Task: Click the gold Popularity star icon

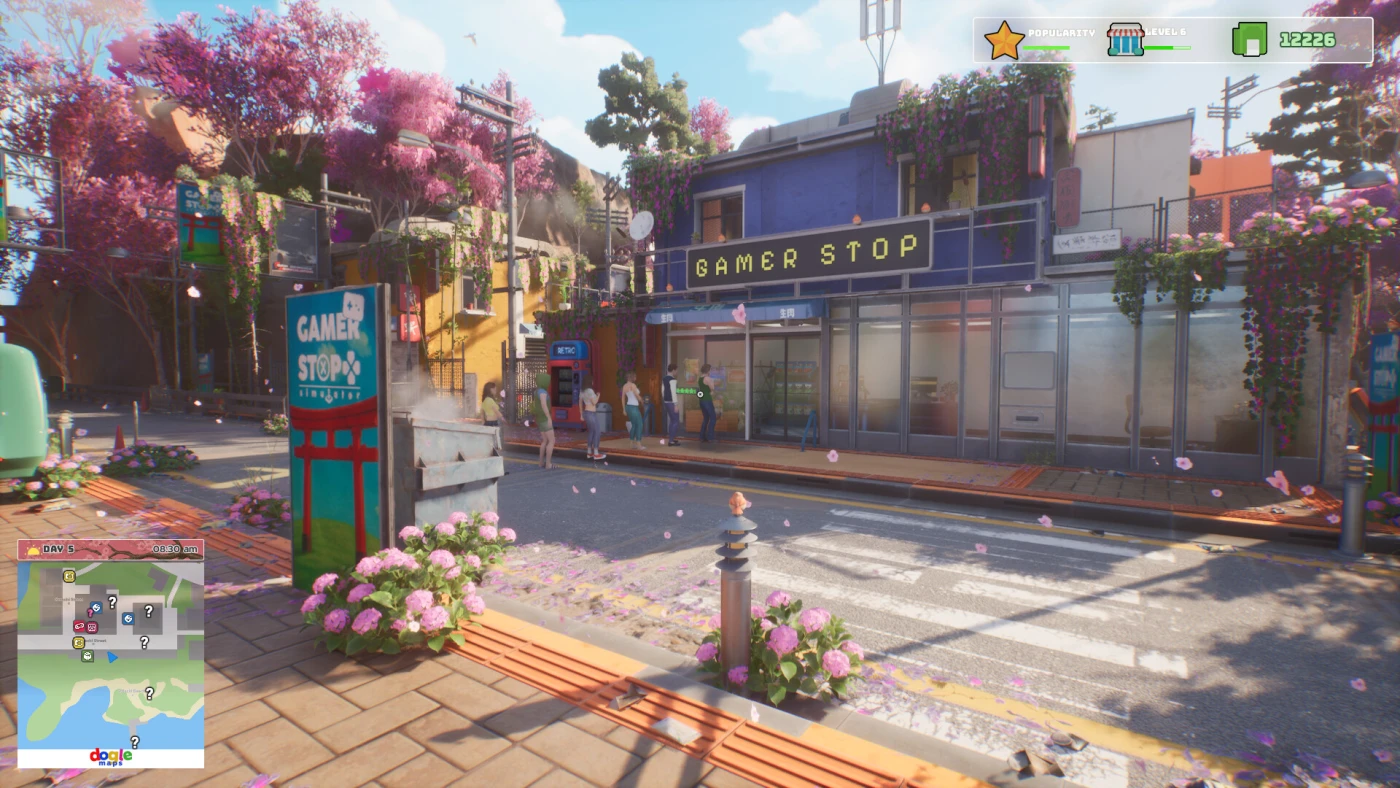Action: click(x=1003, y=41)
